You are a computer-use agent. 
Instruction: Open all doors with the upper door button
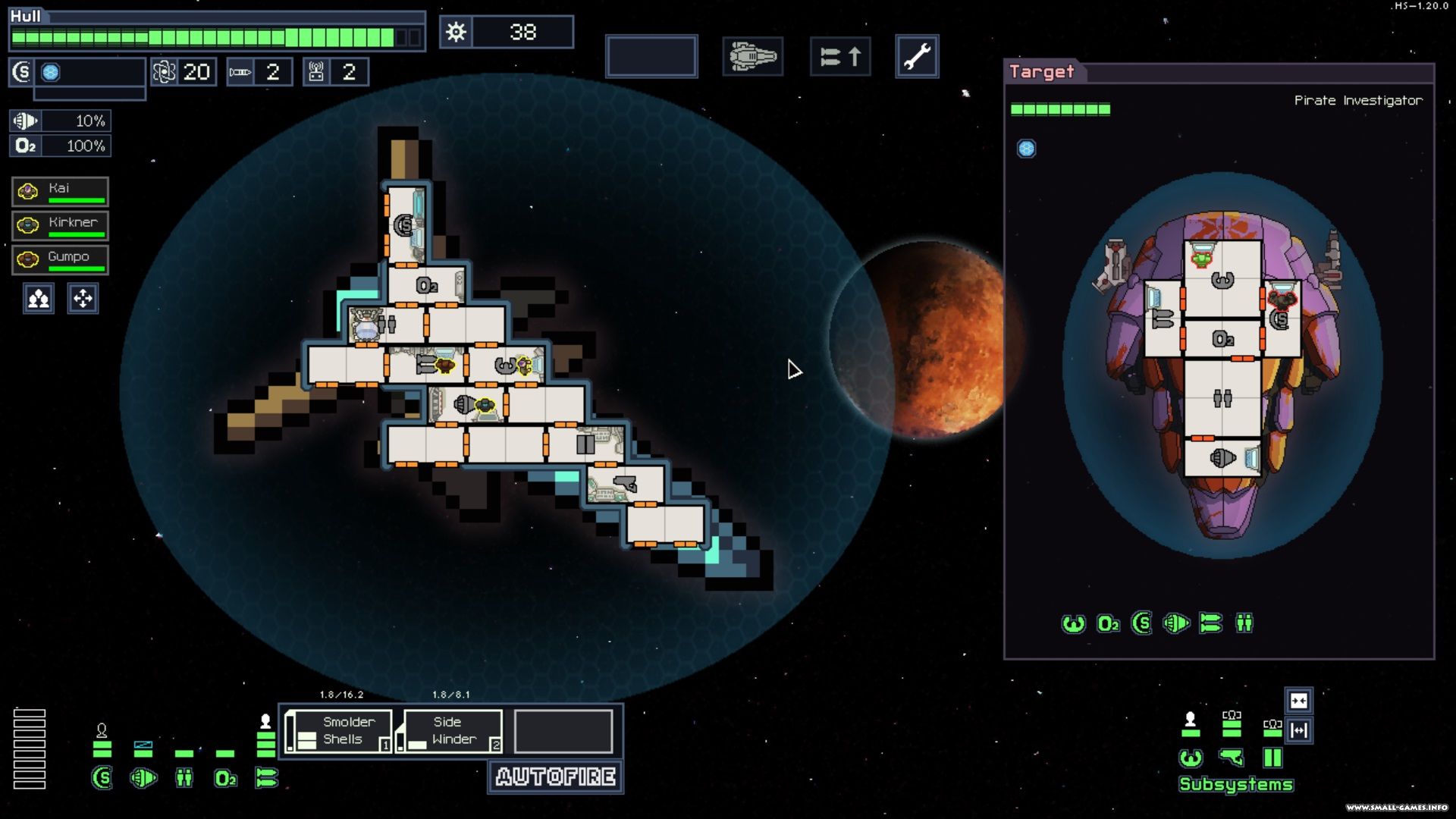click(1298, 701)
